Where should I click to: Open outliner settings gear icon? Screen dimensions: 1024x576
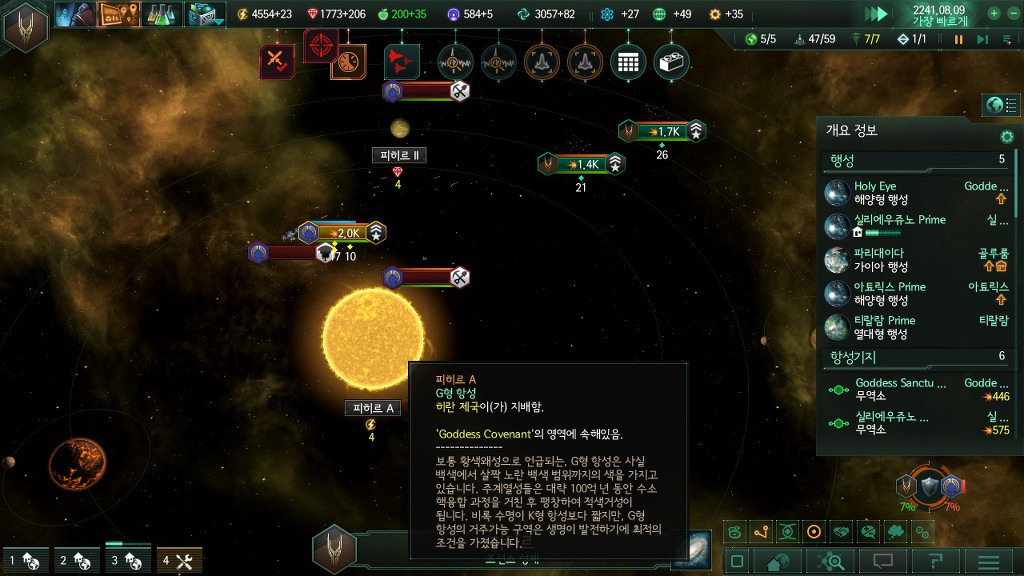tap(1007, 136)
